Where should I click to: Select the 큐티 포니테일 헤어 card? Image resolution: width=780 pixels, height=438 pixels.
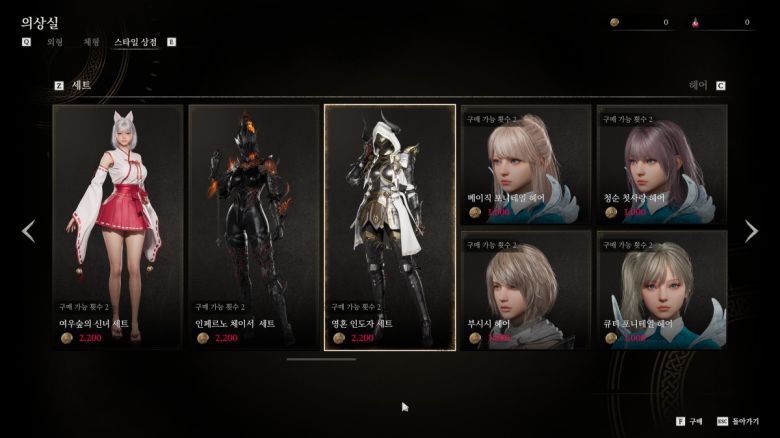pyautogui.click(x=661, y=290)
